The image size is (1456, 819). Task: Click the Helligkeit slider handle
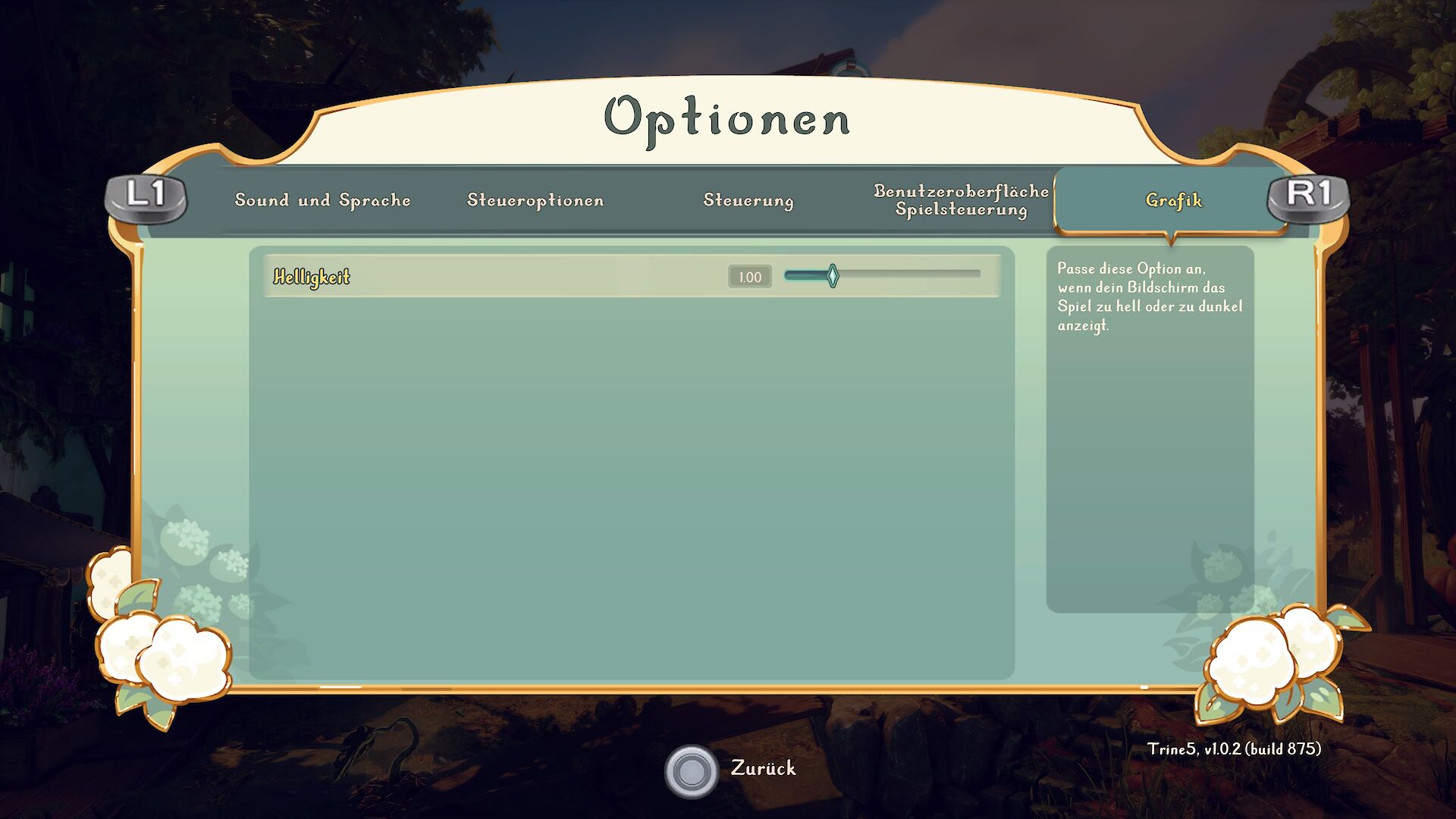click(x=833, y=276)
